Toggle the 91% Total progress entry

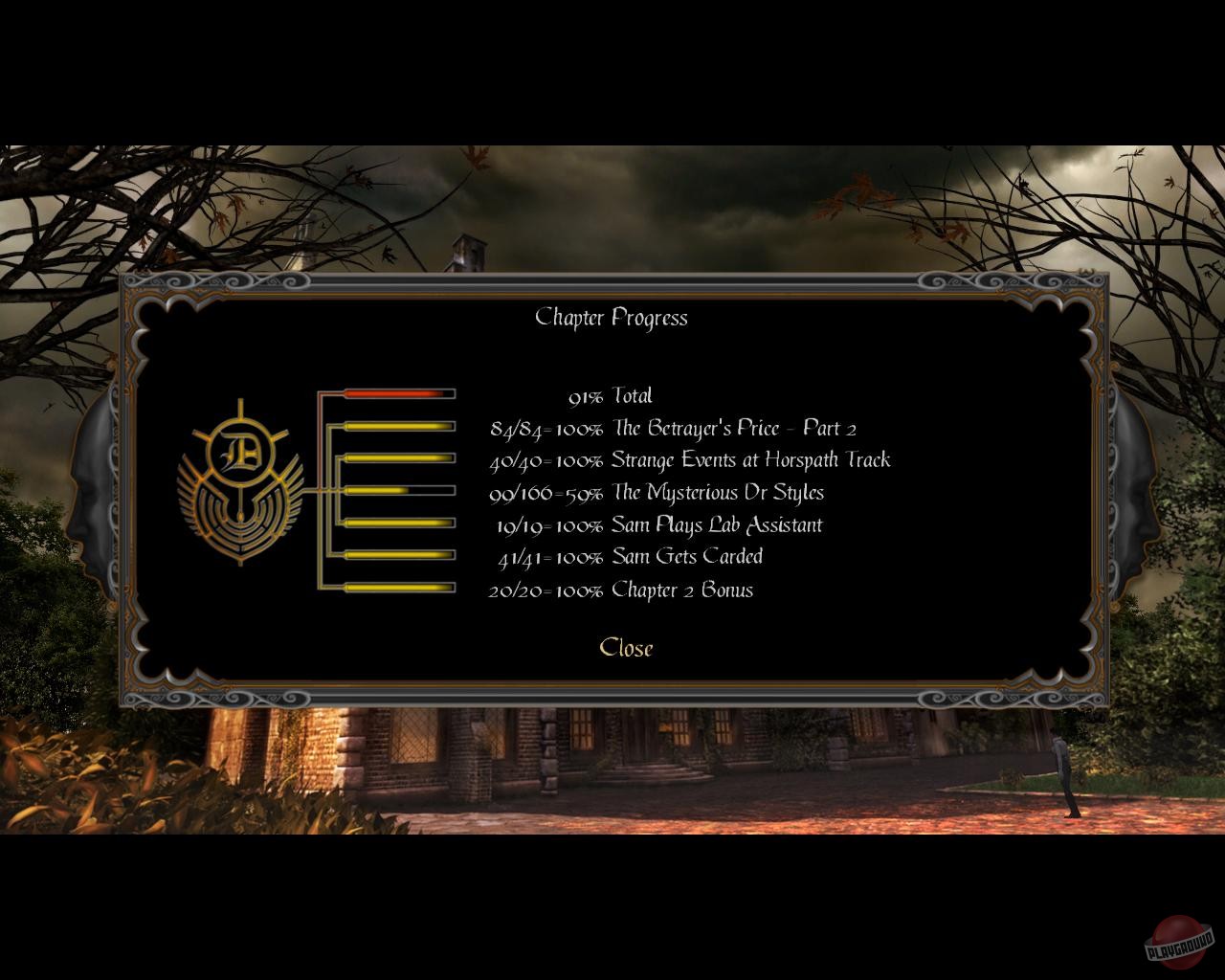611,395
